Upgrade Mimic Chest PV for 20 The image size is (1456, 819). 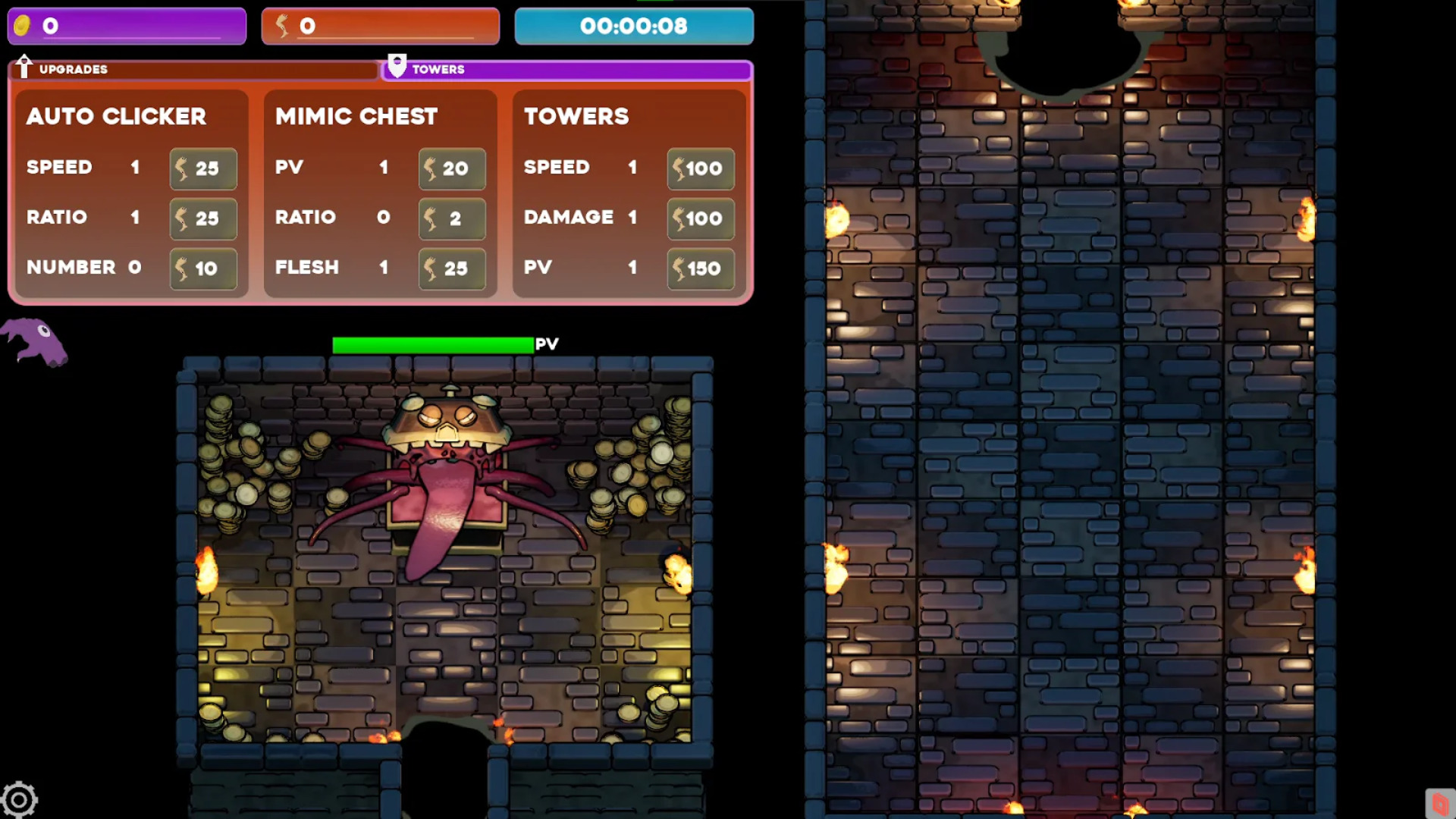point(452,168)
